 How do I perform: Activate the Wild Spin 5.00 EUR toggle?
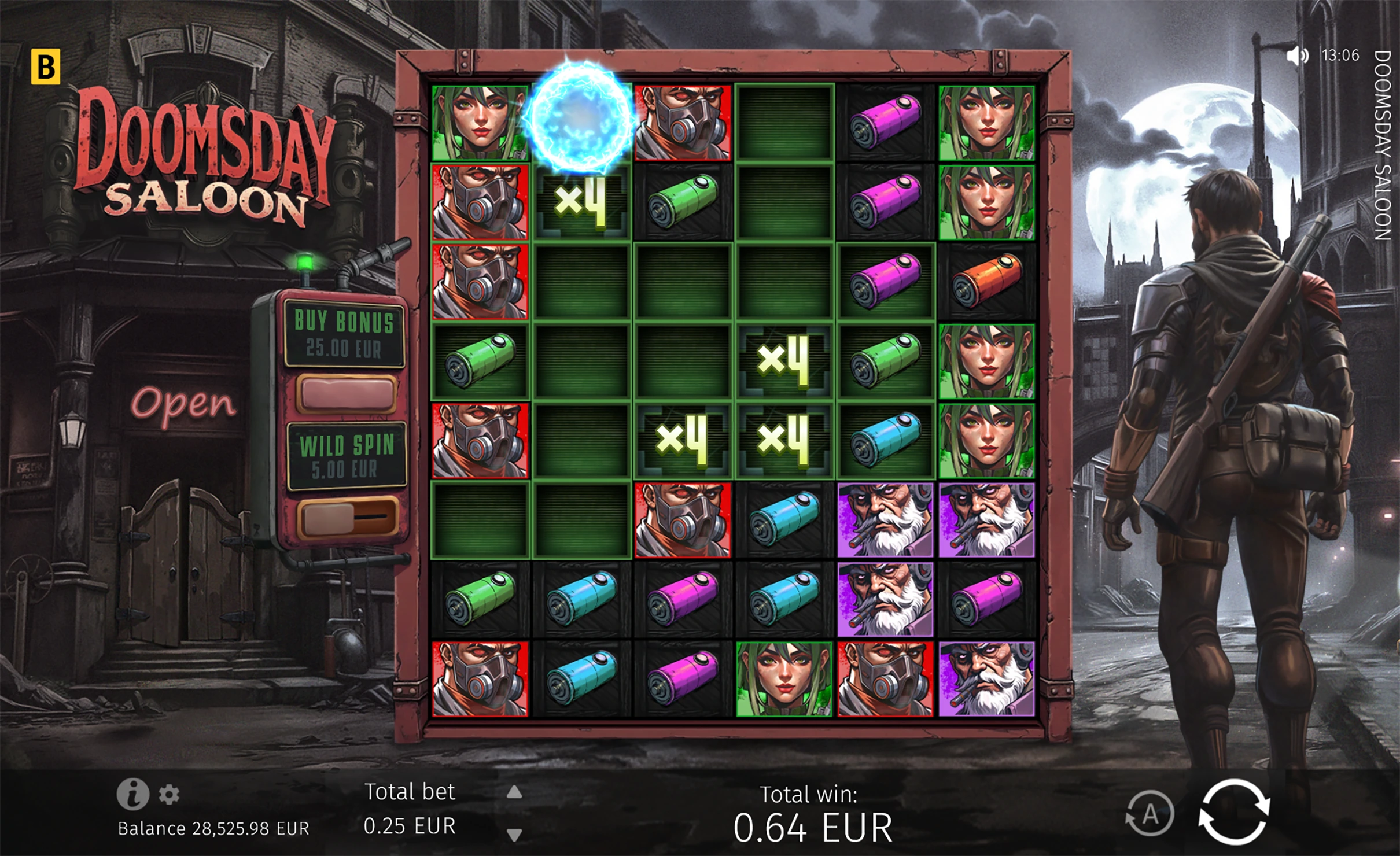tap(347, 516)
